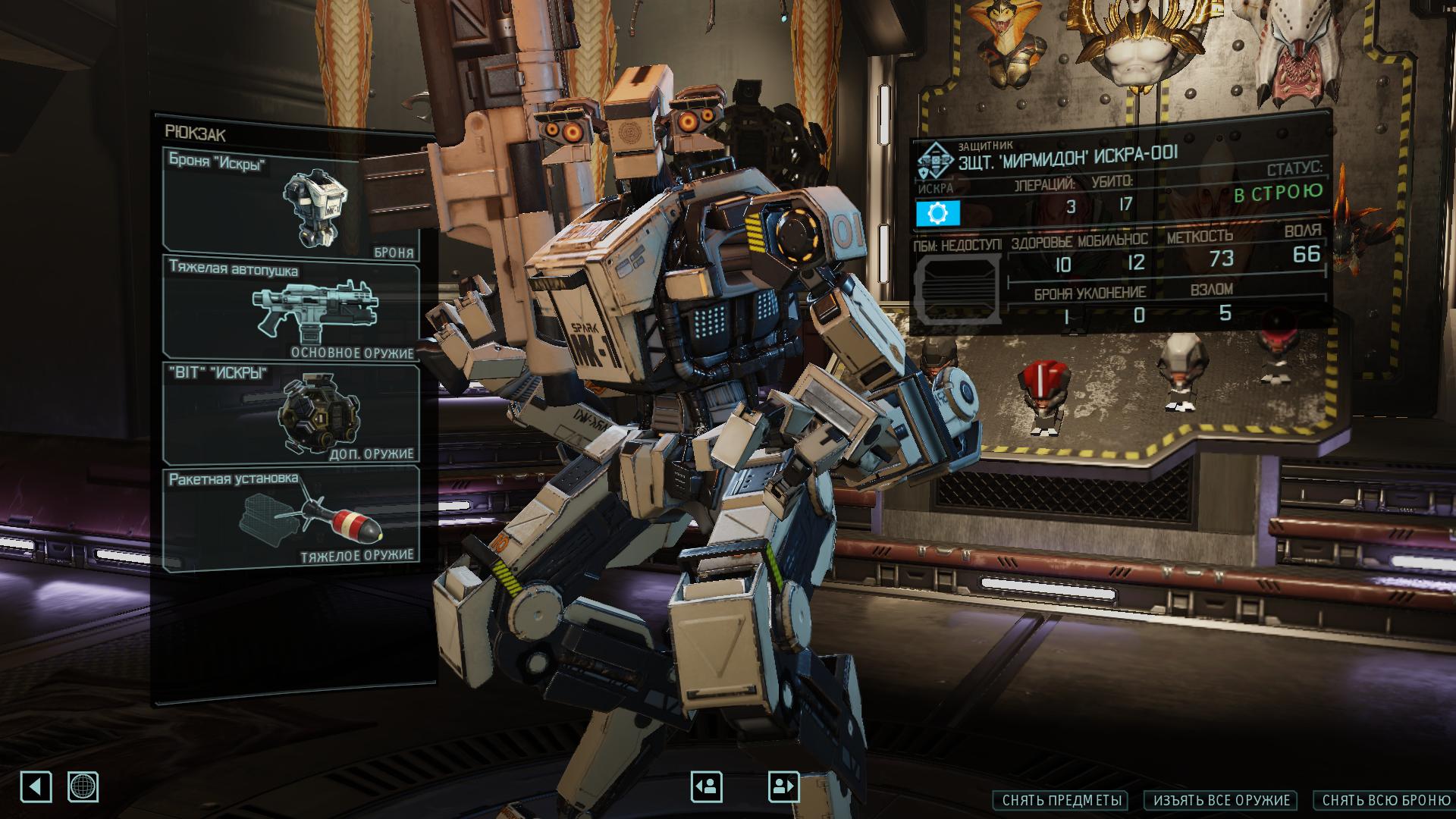Open the globe icon button
1456x819 pixels.
(x=83, y=786)
